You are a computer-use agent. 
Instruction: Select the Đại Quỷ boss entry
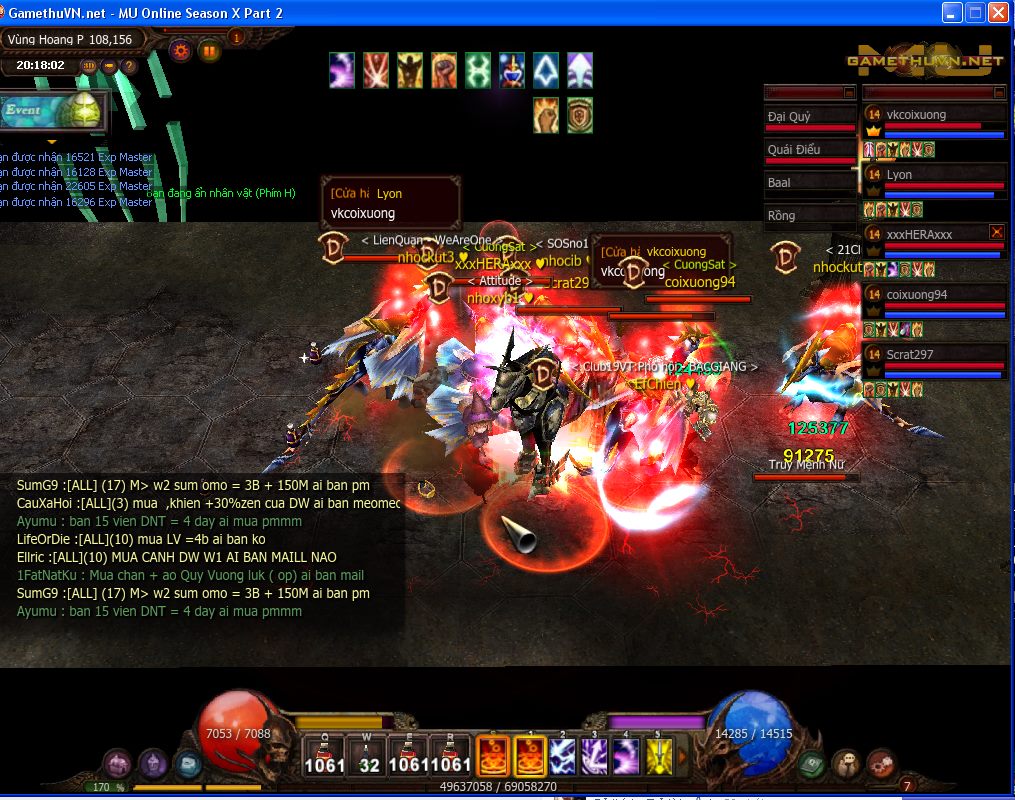point(810,118)
